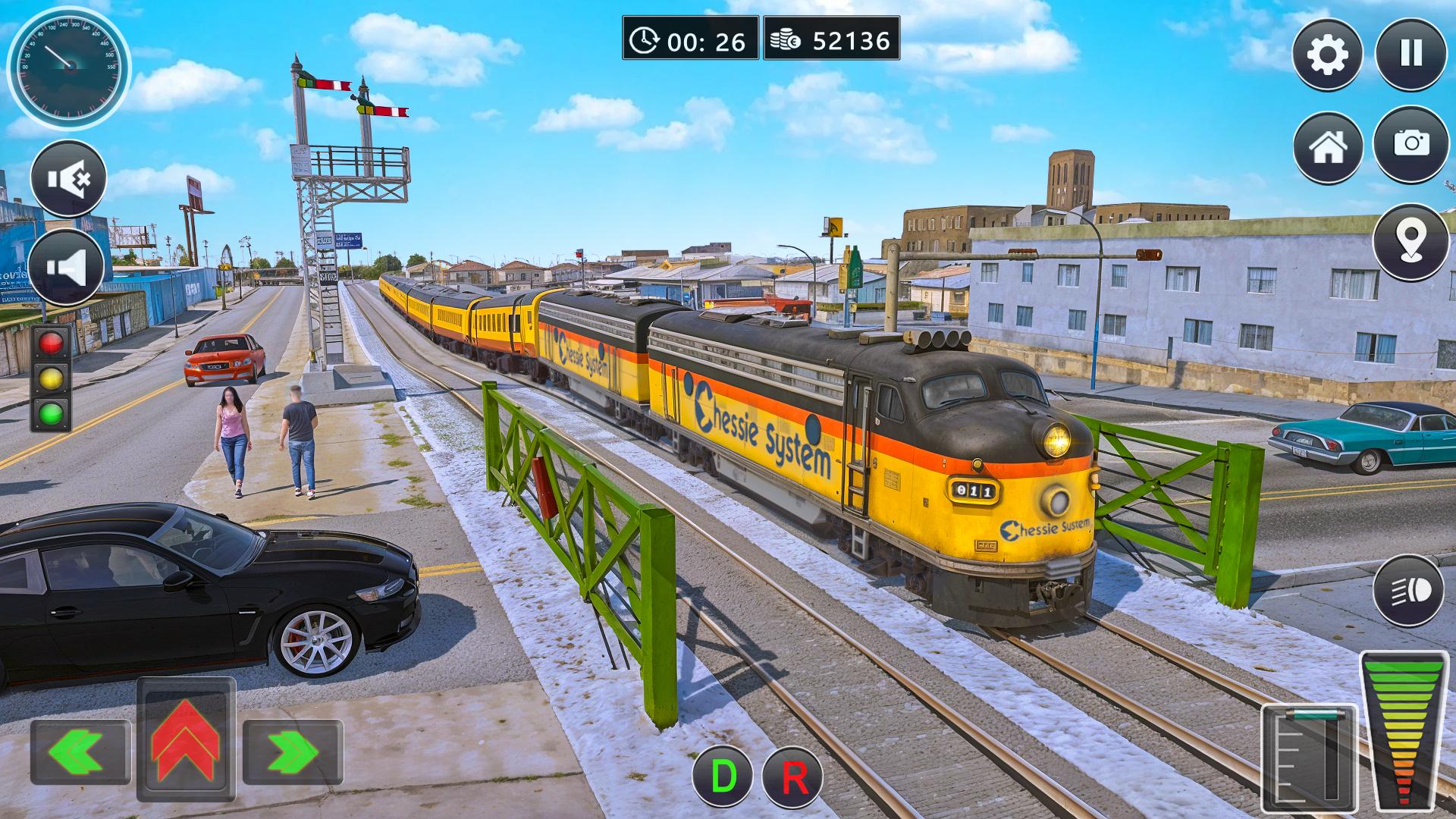Switch the camera view
The height and width of the screenshot is (819, 1456).
[1411, 144]
